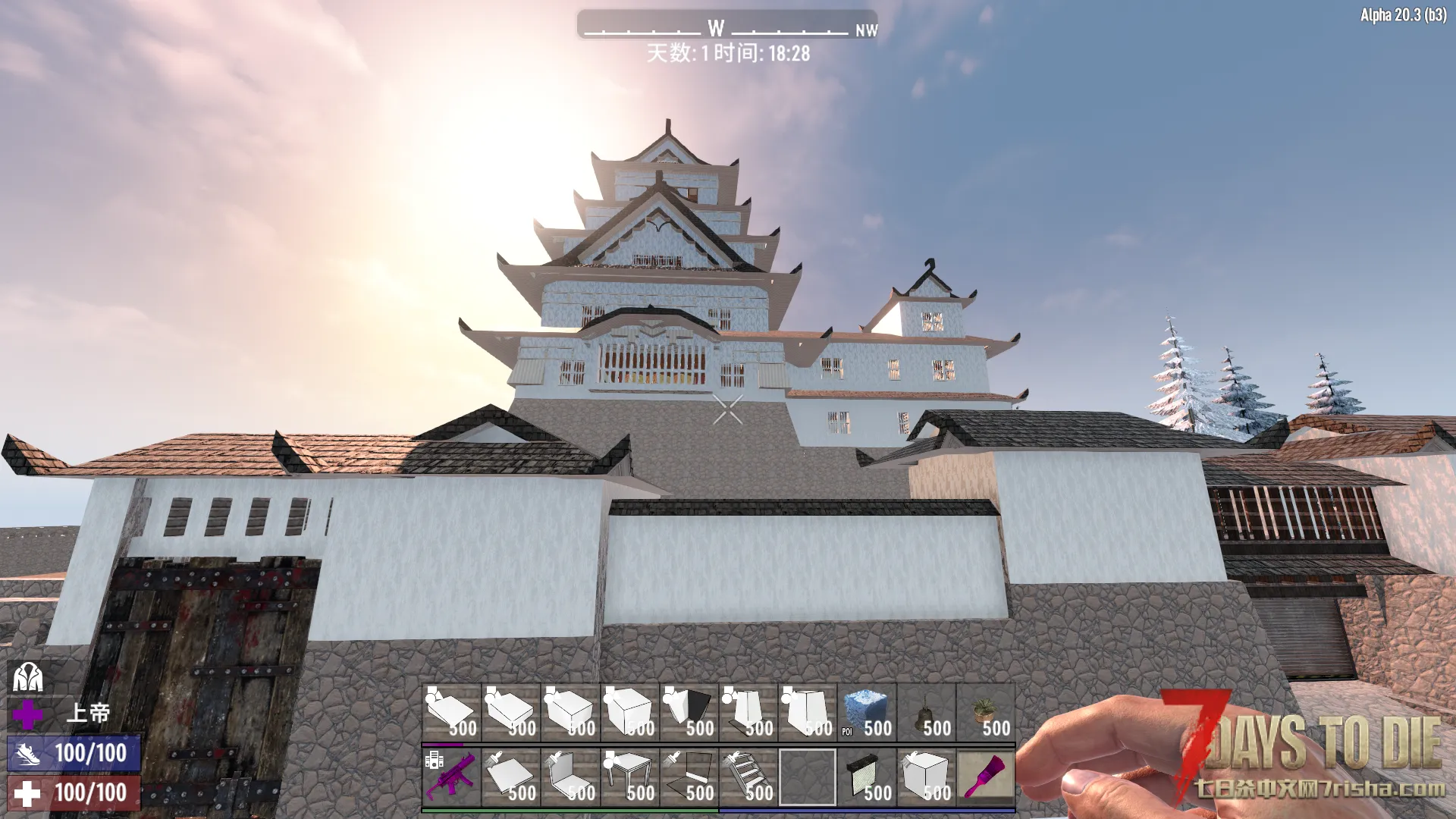
Task: Select the black window blind slot
Action: click(x=867, y=777)
